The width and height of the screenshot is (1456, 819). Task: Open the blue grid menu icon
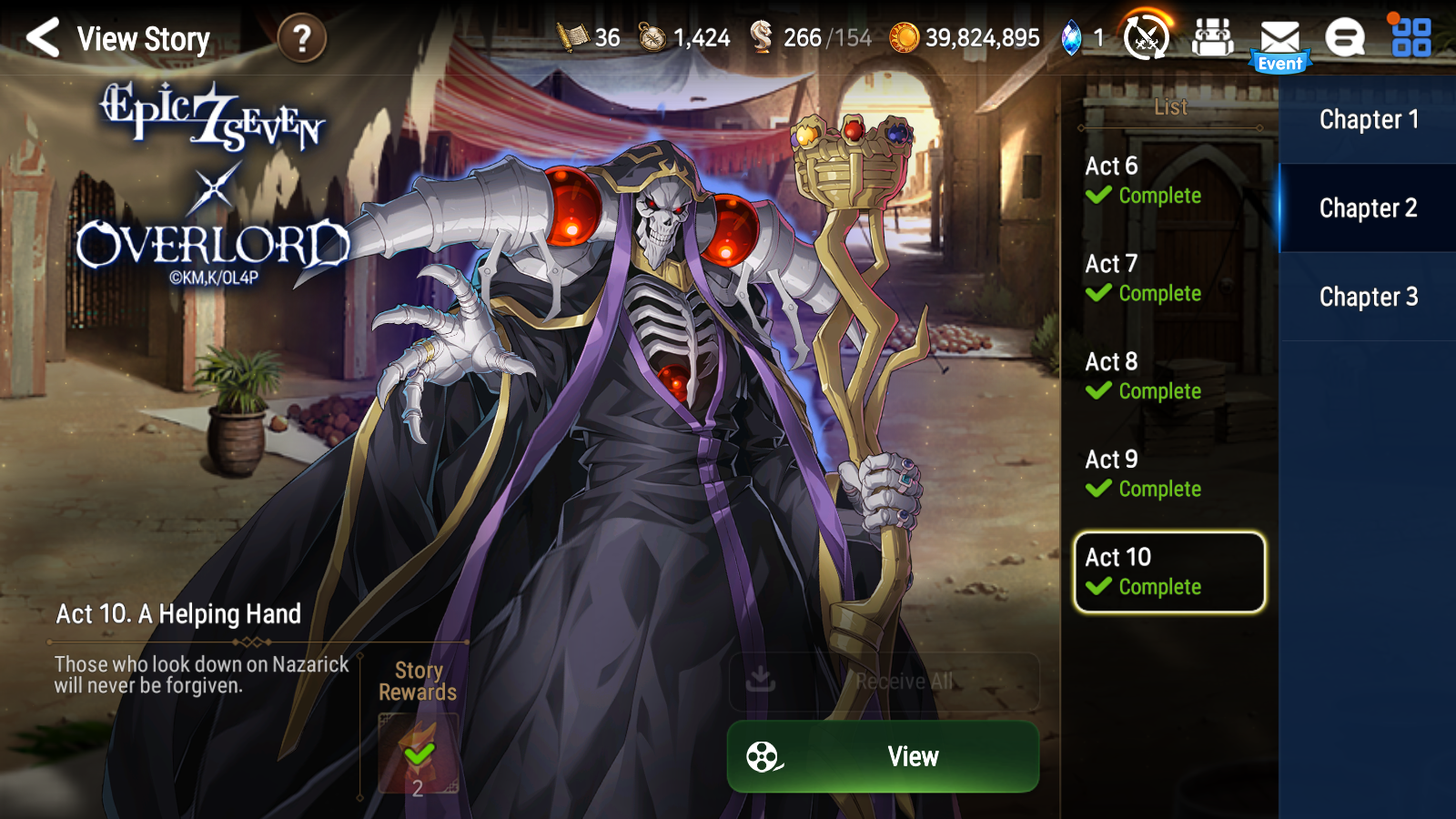tap(1410, 37)
